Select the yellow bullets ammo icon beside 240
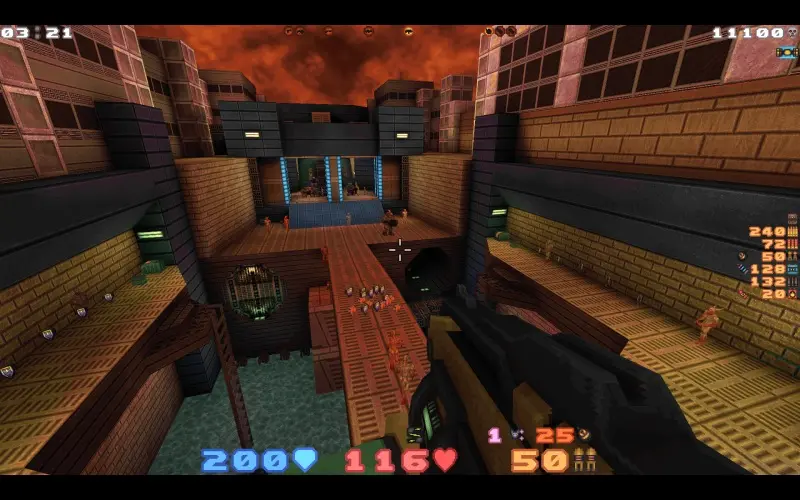 pos(793,231)
